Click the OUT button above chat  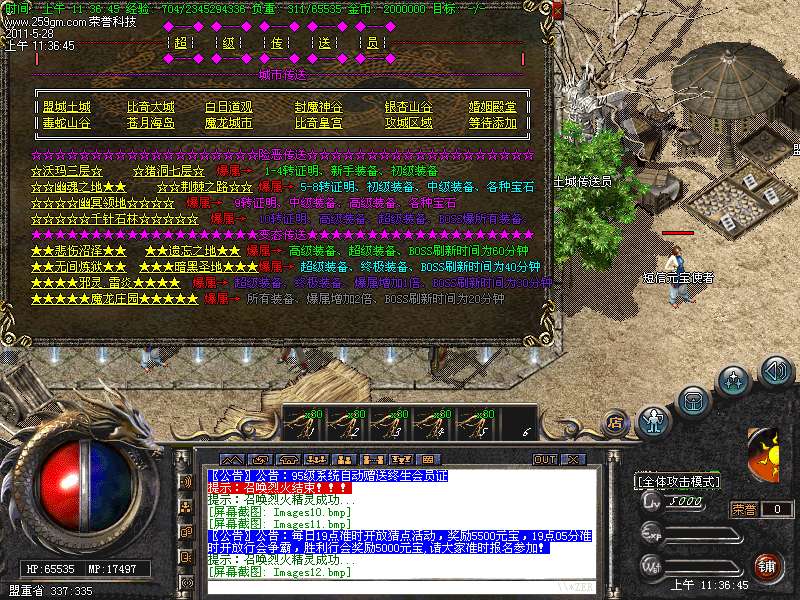point(544,460)
